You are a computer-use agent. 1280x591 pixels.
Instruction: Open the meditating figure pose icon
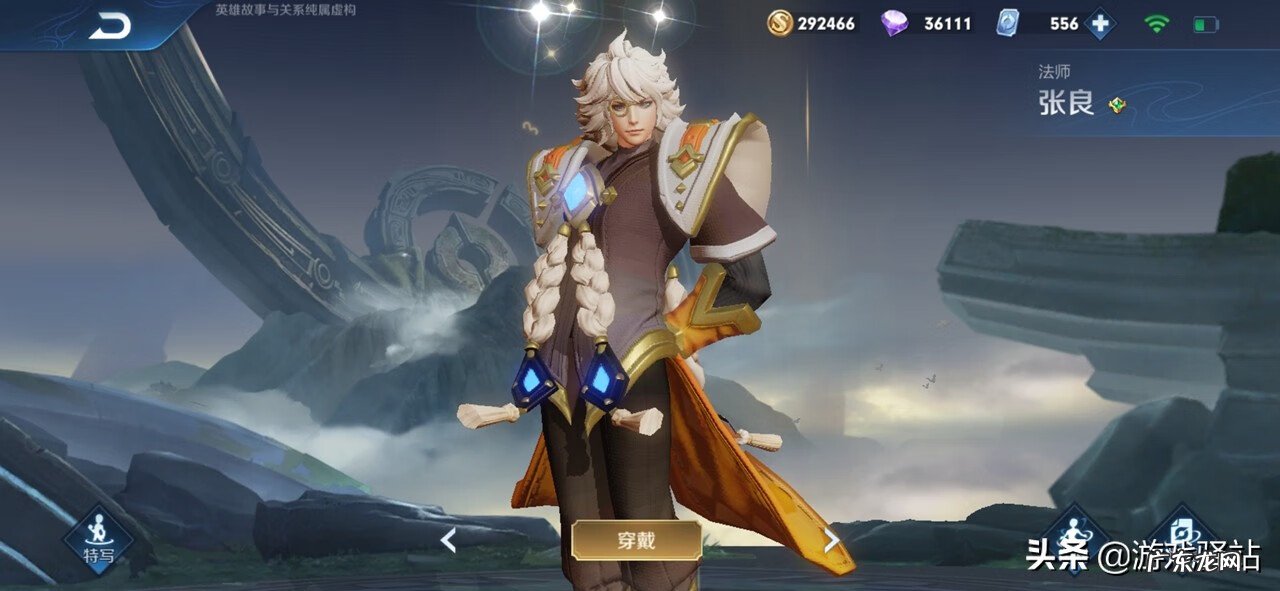coord(1075,529)
